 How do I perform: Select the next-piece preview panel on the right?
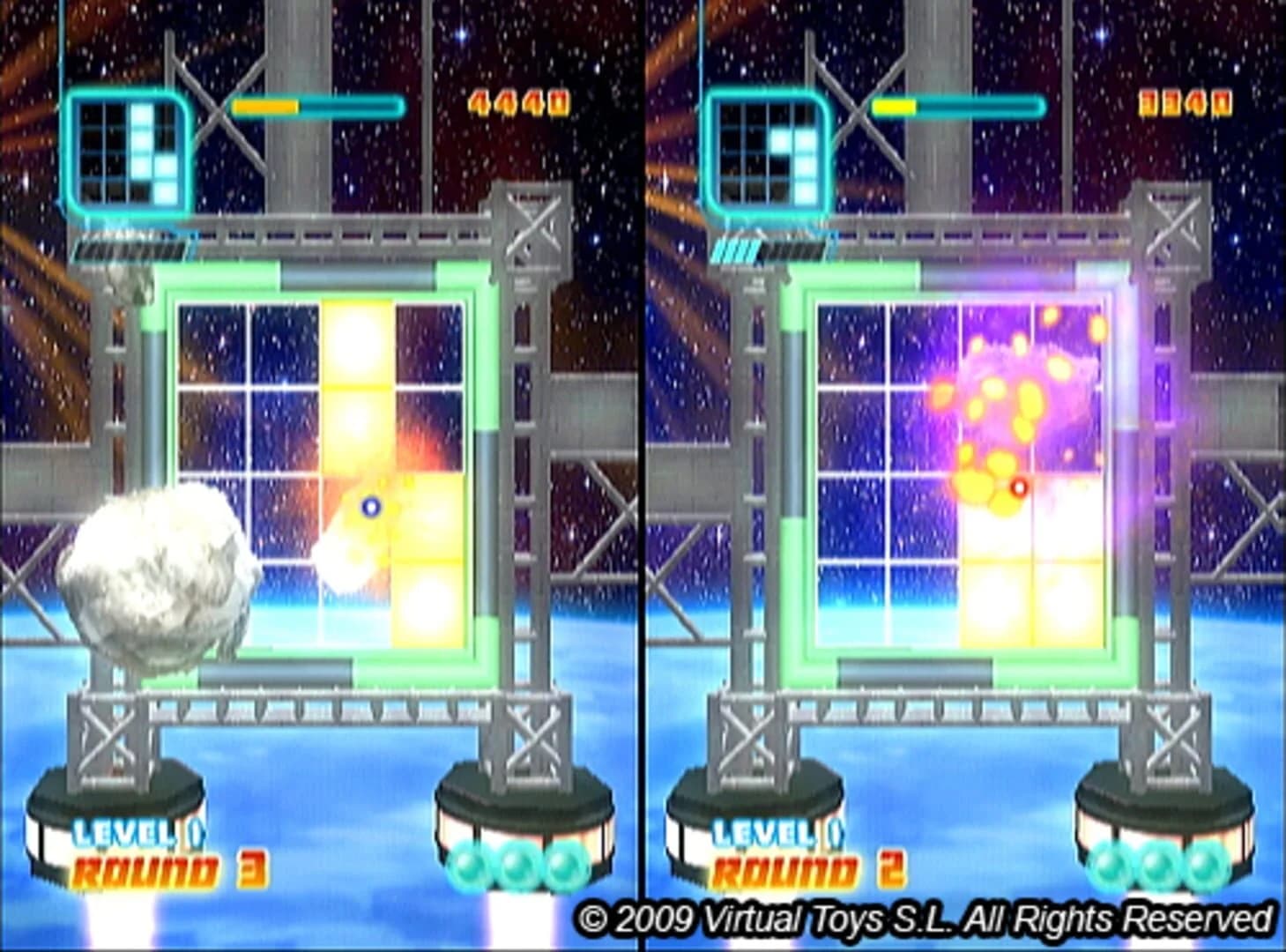click(767, 150)
